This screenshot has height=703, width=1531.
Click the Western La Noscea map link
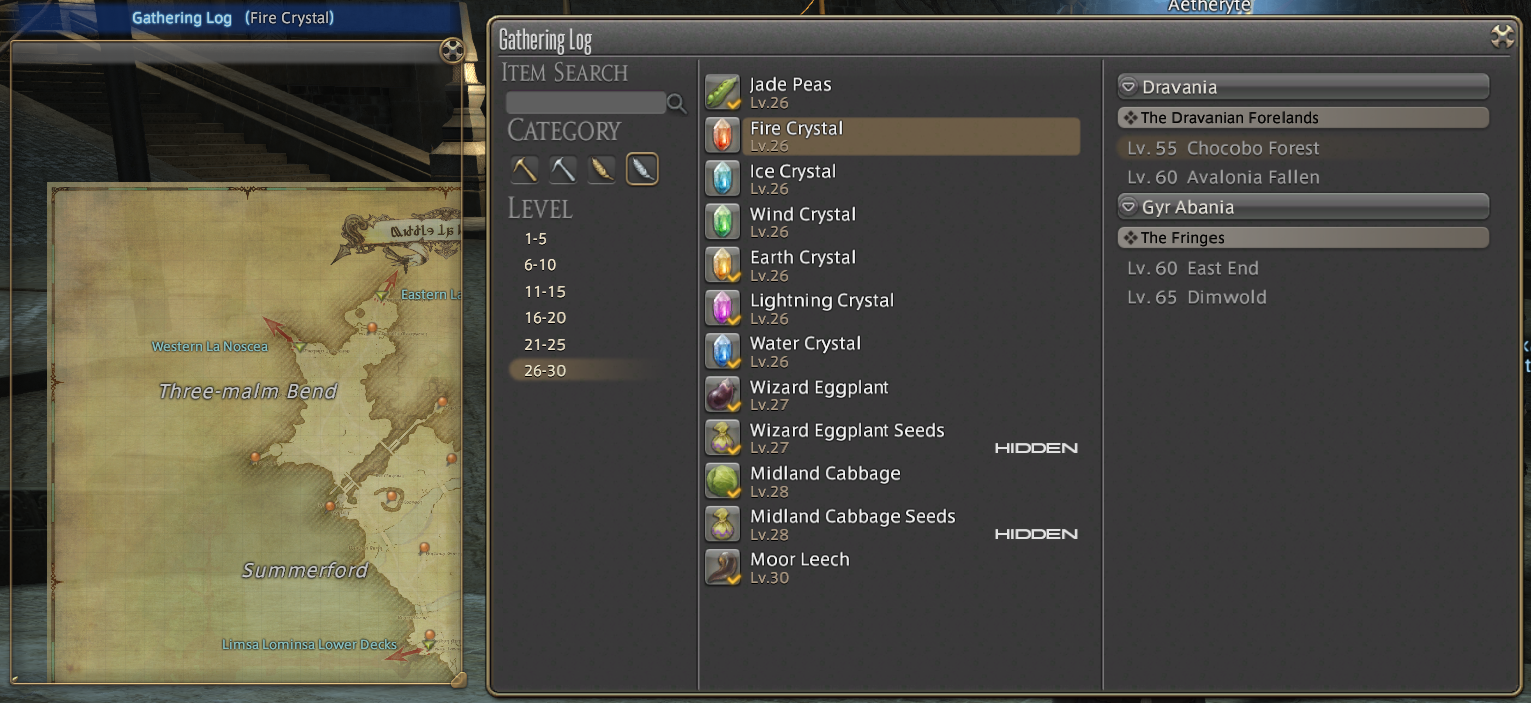click(210, 347)
